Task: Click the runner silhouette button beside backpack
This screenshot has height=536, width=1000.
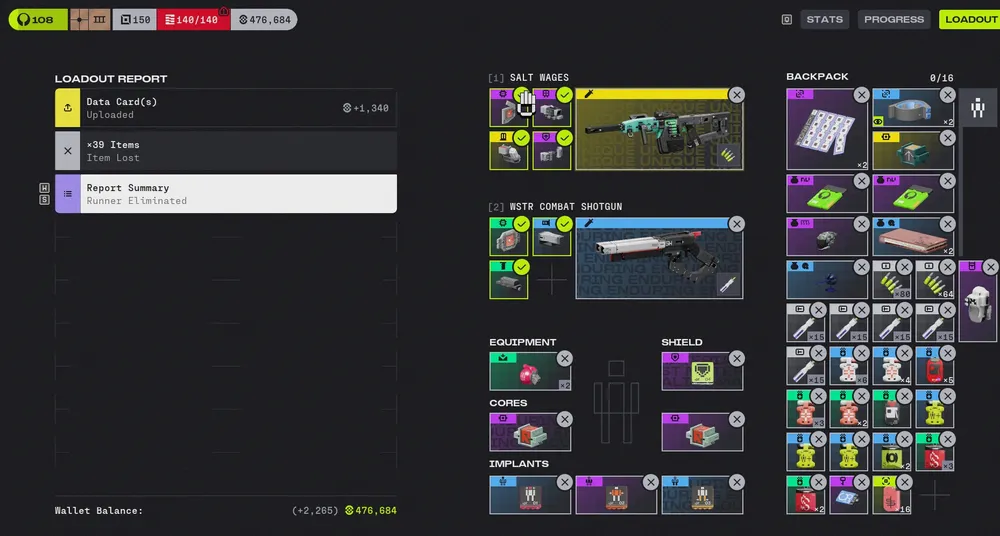Action: 978,108
